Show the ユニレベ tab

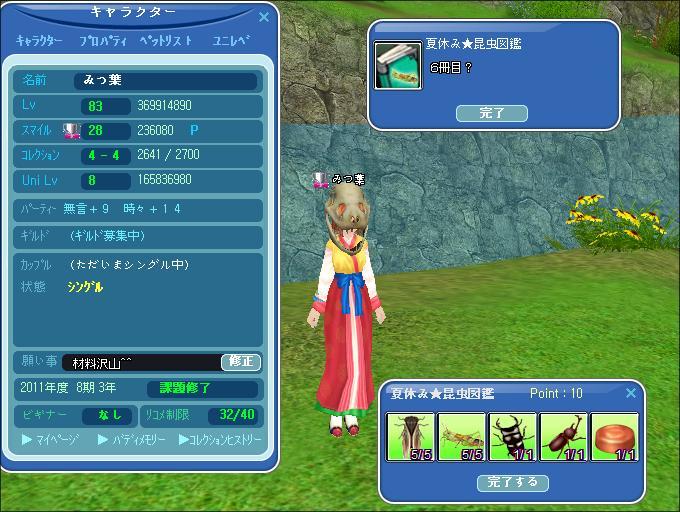[231, 41]
